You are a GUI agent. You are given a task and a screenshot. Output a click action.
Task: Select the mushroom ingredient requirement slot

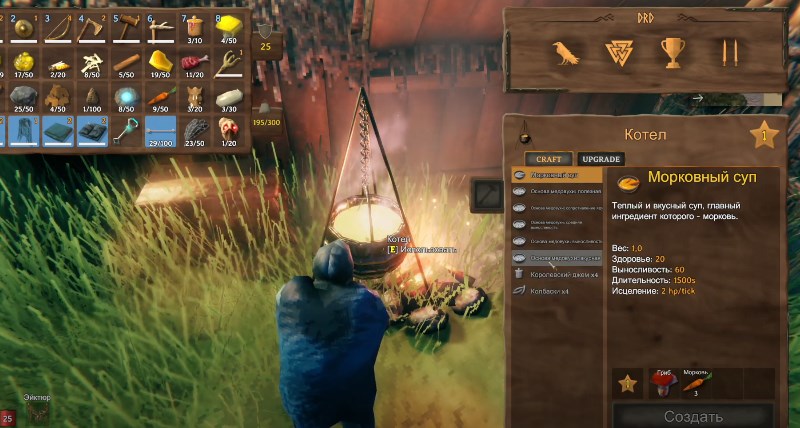point(660,381)
